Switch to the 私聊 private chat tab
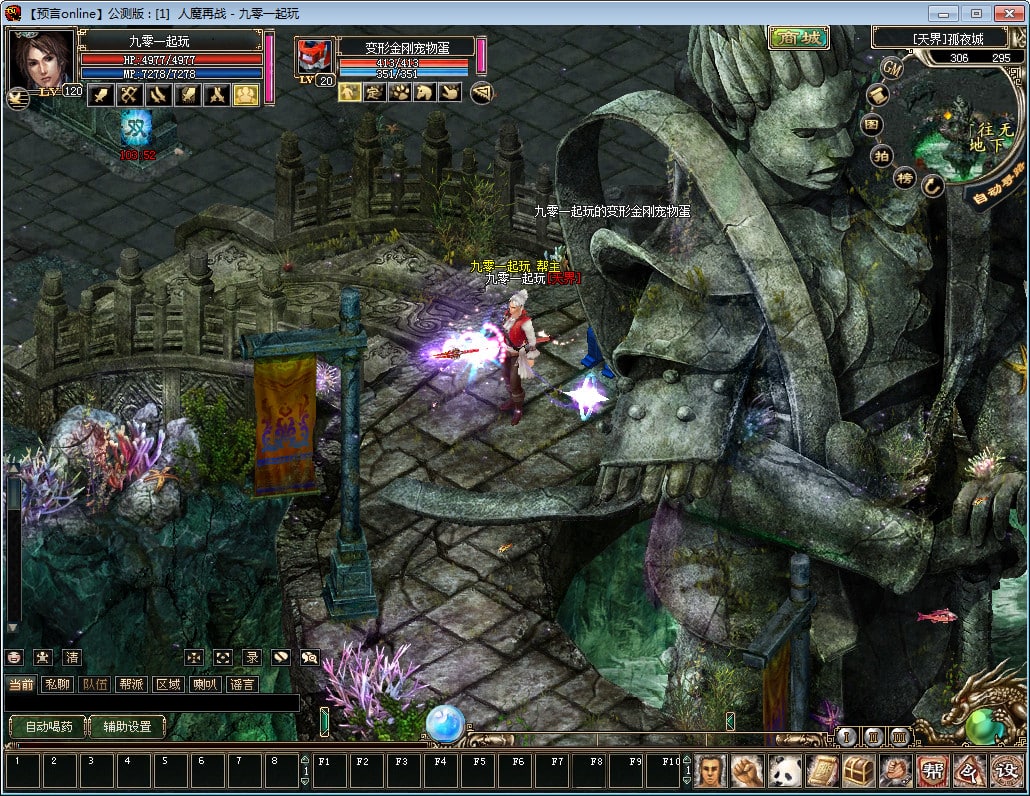Viewport: 1030px width, 796px height. coord(58,684)
